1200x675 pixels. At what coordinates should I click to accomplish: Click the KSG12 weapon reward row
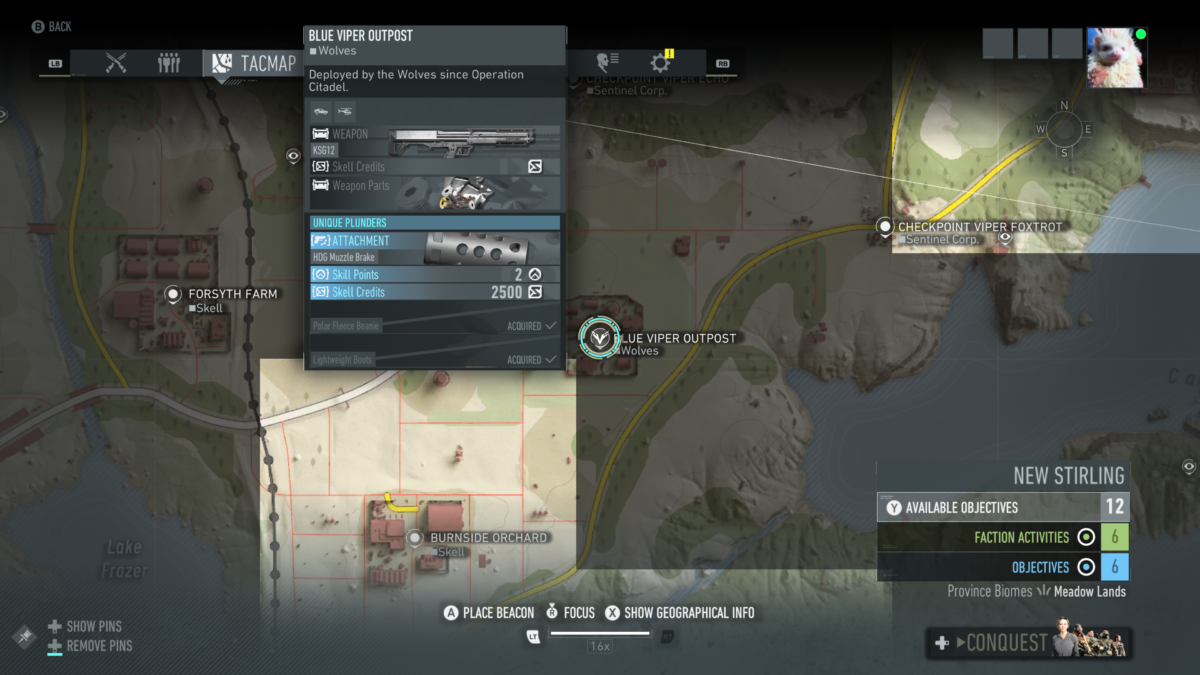pyautogui.click(x=434, y=141)
